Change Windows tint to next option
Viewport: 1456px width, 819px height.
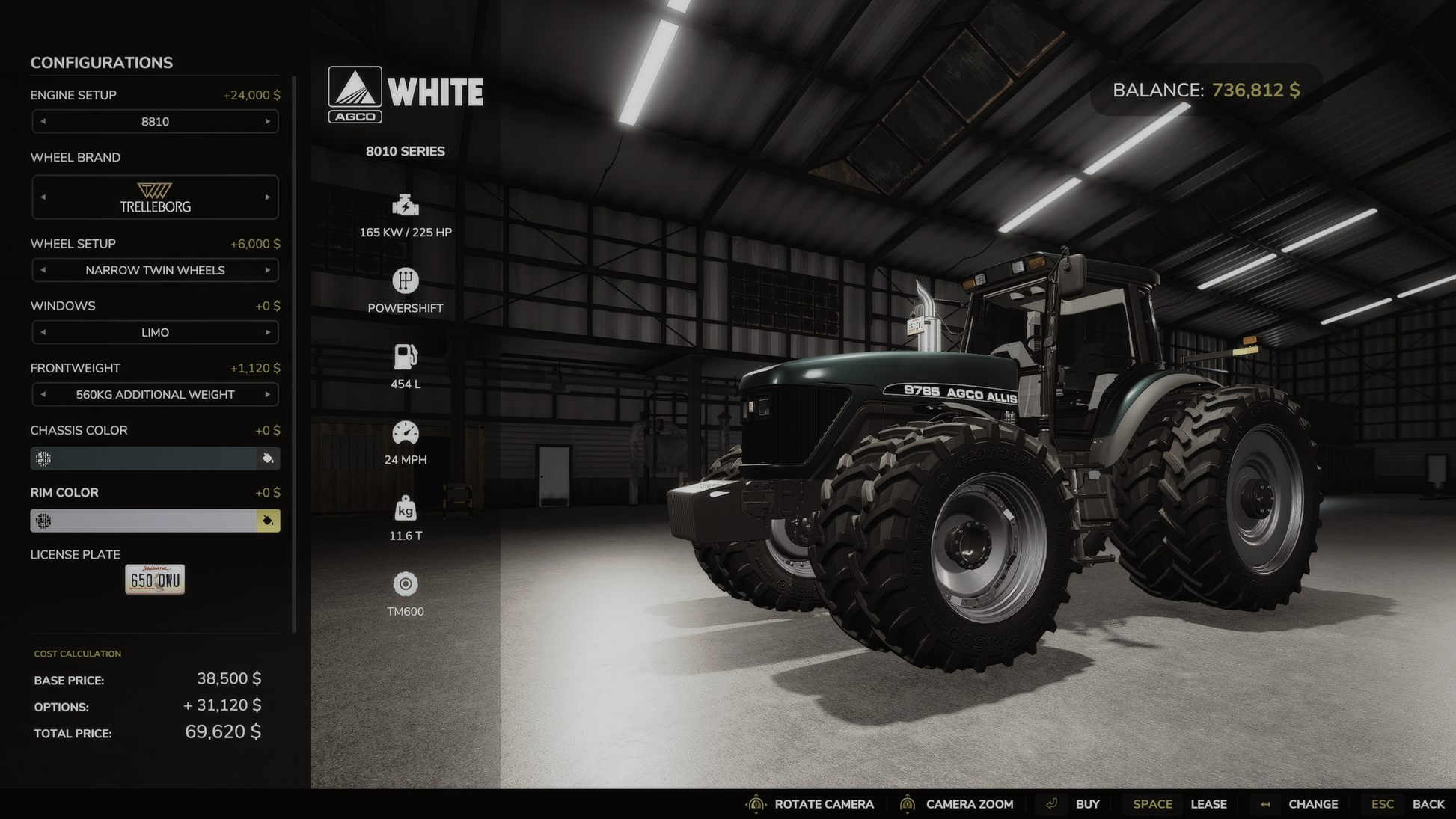click(268, 332)
